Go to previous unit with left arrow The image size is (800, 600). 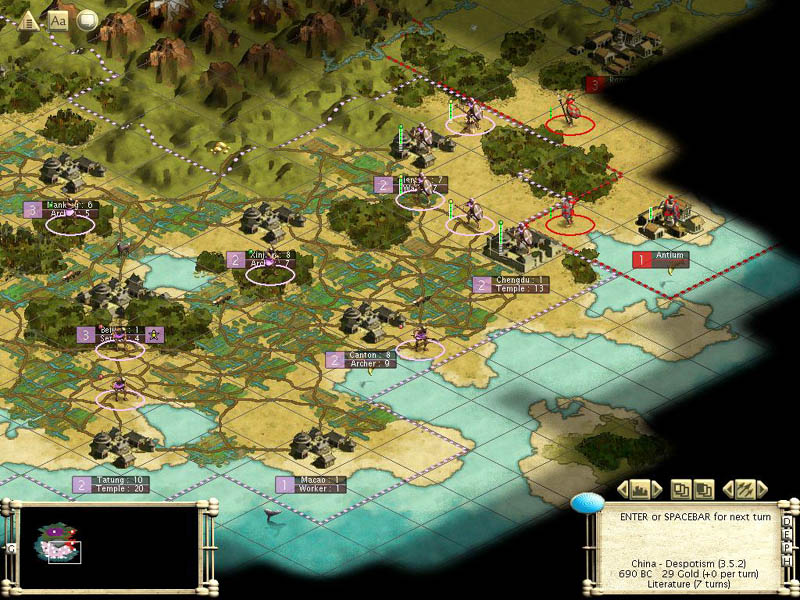click(728, 489)
